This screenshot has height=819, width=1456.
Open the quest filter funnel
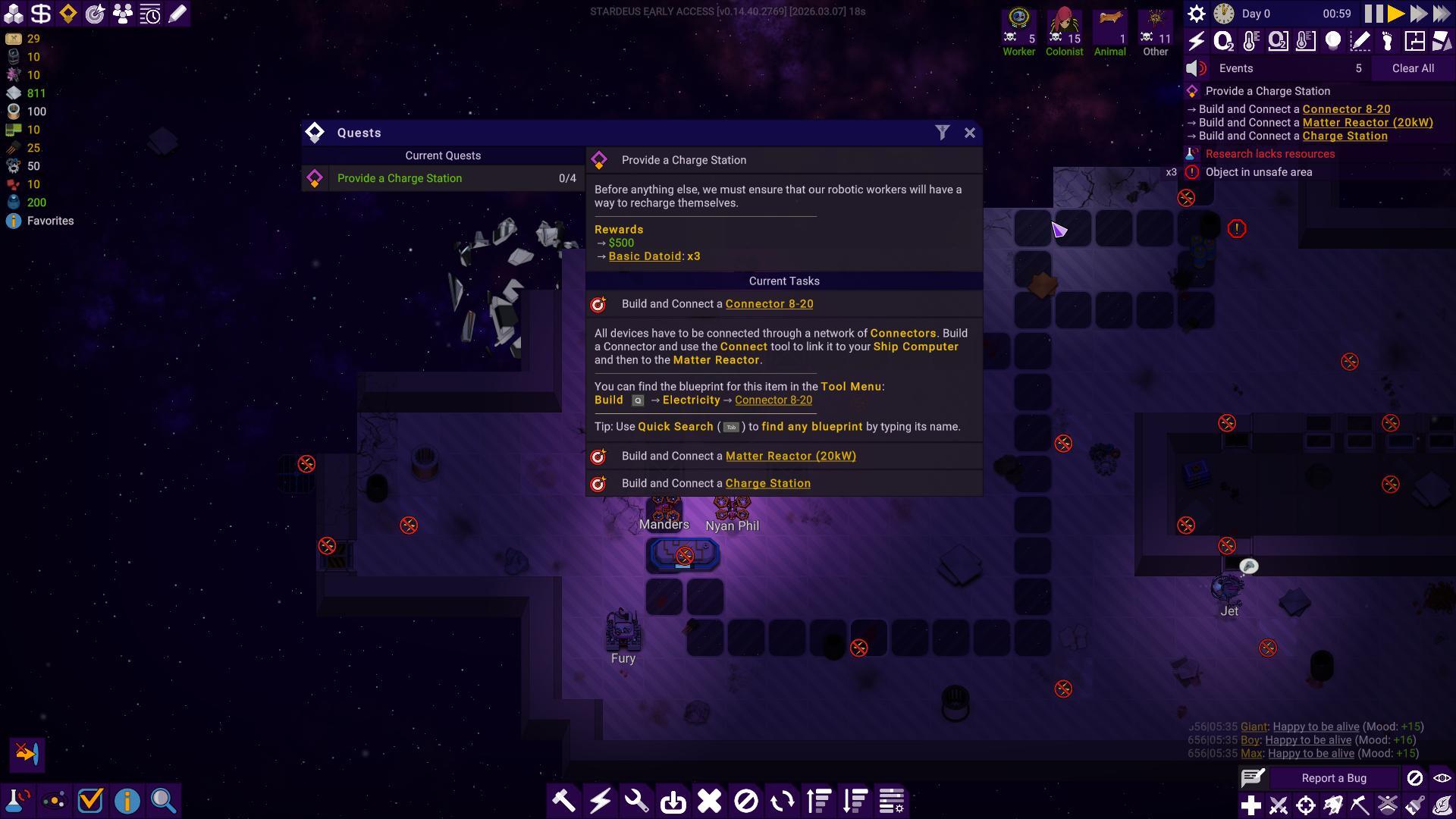click(942, 133)
